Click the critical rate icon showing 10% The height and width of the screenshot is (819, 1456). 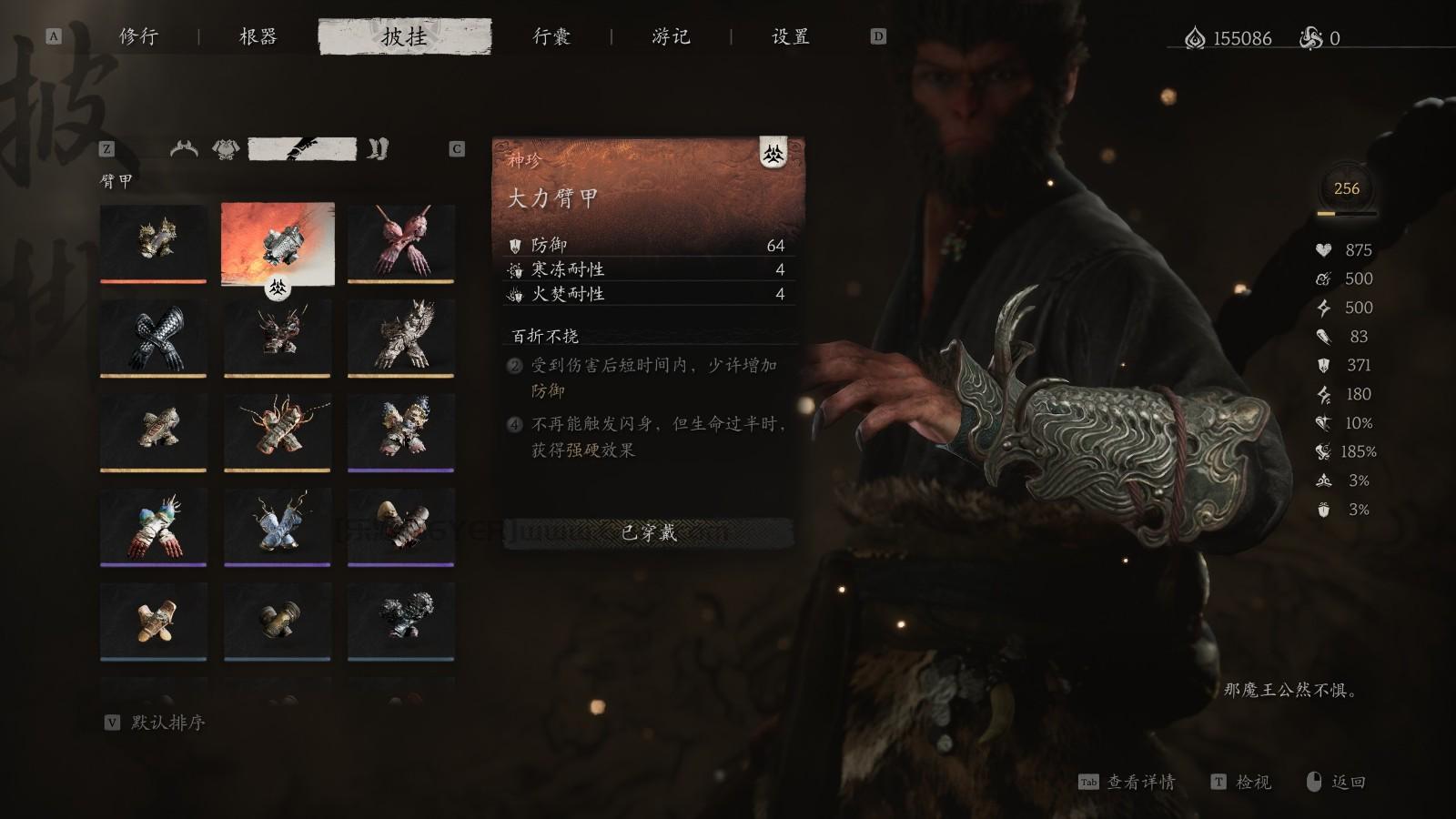[1321, 421]
